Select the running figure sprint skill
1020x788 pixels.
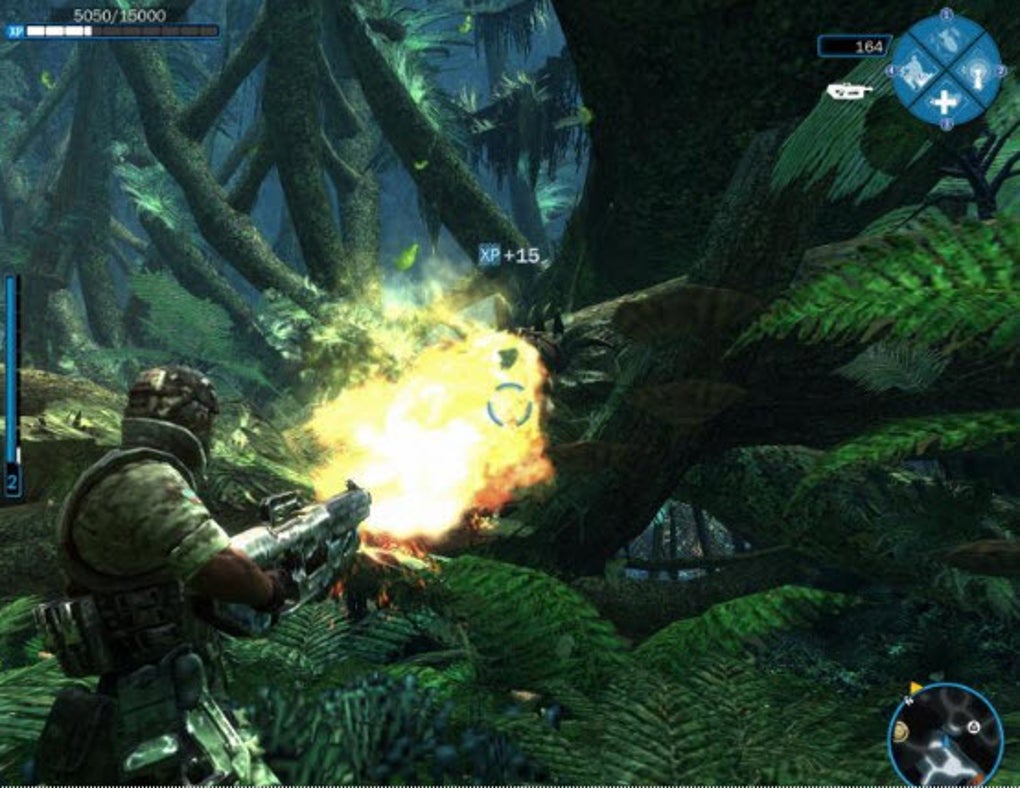tap(915, 70)
